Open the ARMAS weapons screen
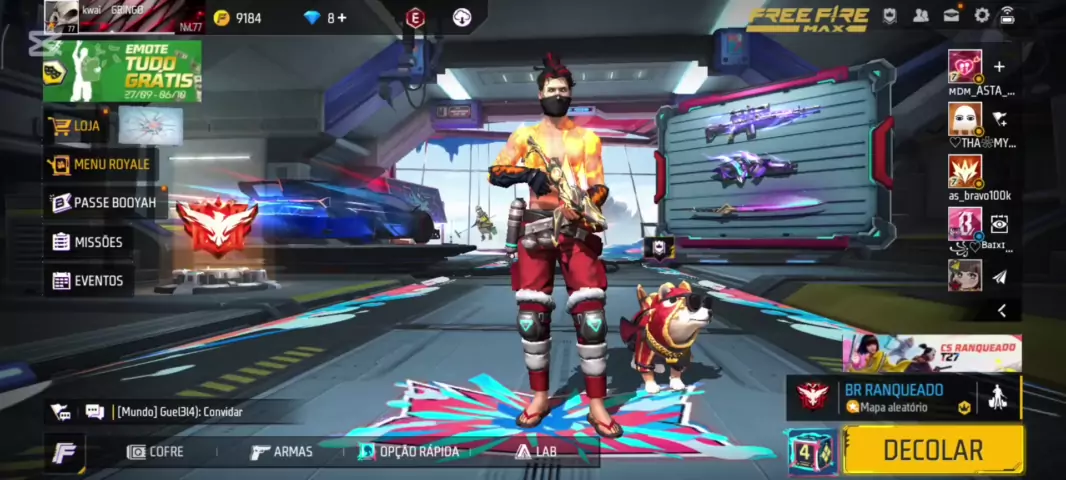The width and height of the screenshot is (1066, 480). point(281,452)
